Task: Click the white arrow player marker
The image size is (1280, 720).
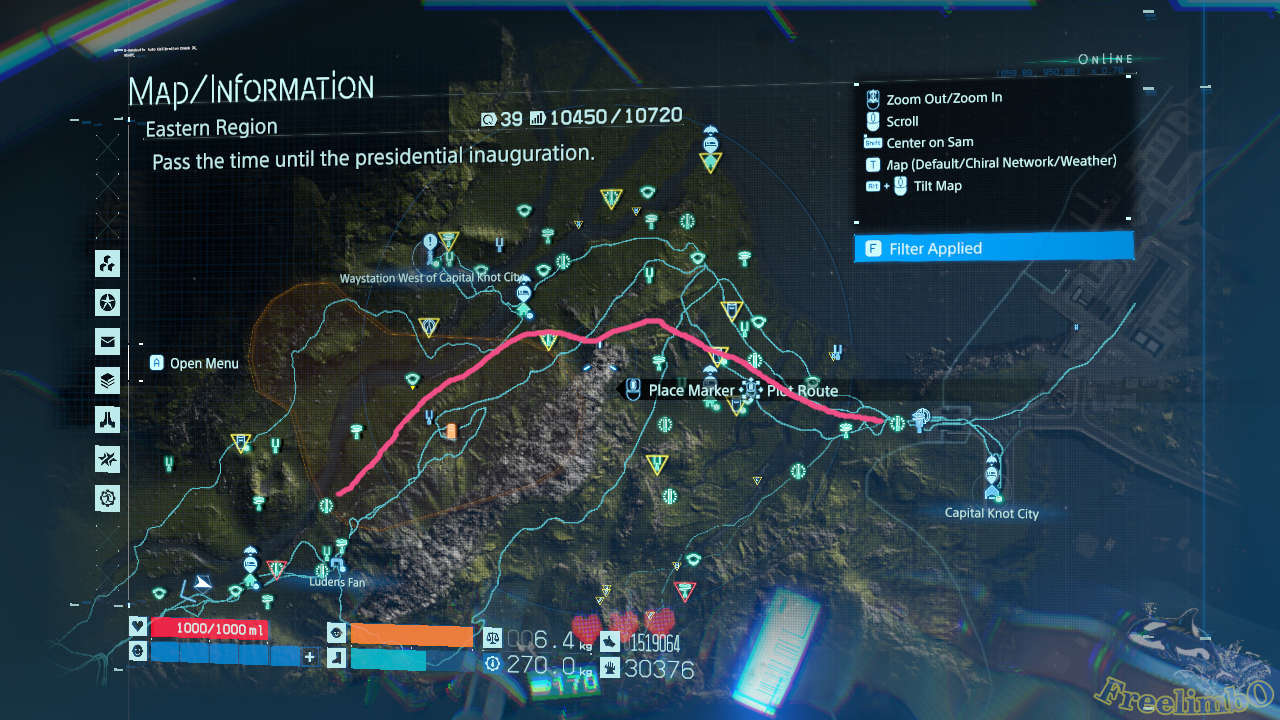Action: click(203, 583)
